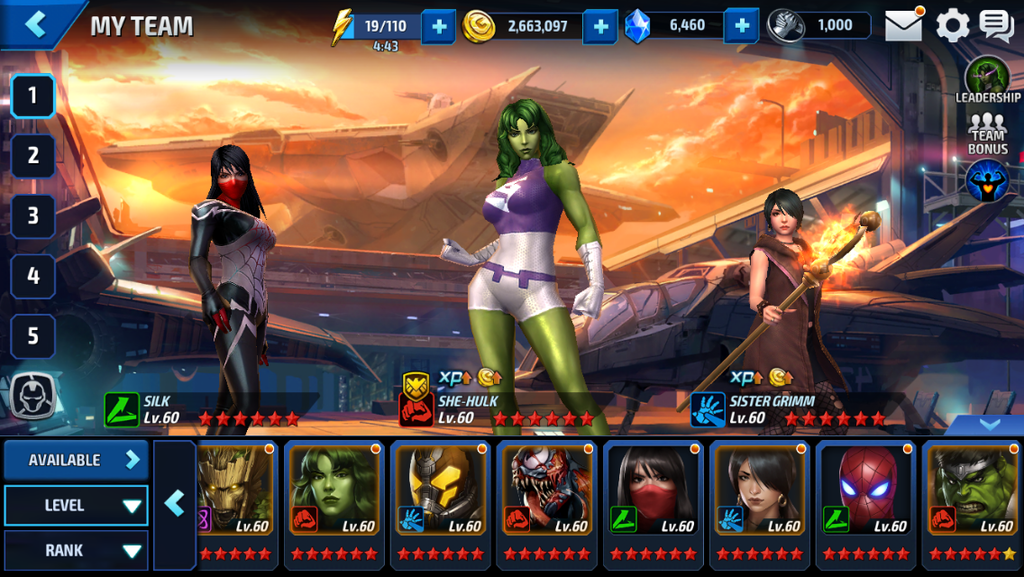This screenshot has width=1024, height=577.
Task: Open the mail inbox envelope
Action: (903, 26)
